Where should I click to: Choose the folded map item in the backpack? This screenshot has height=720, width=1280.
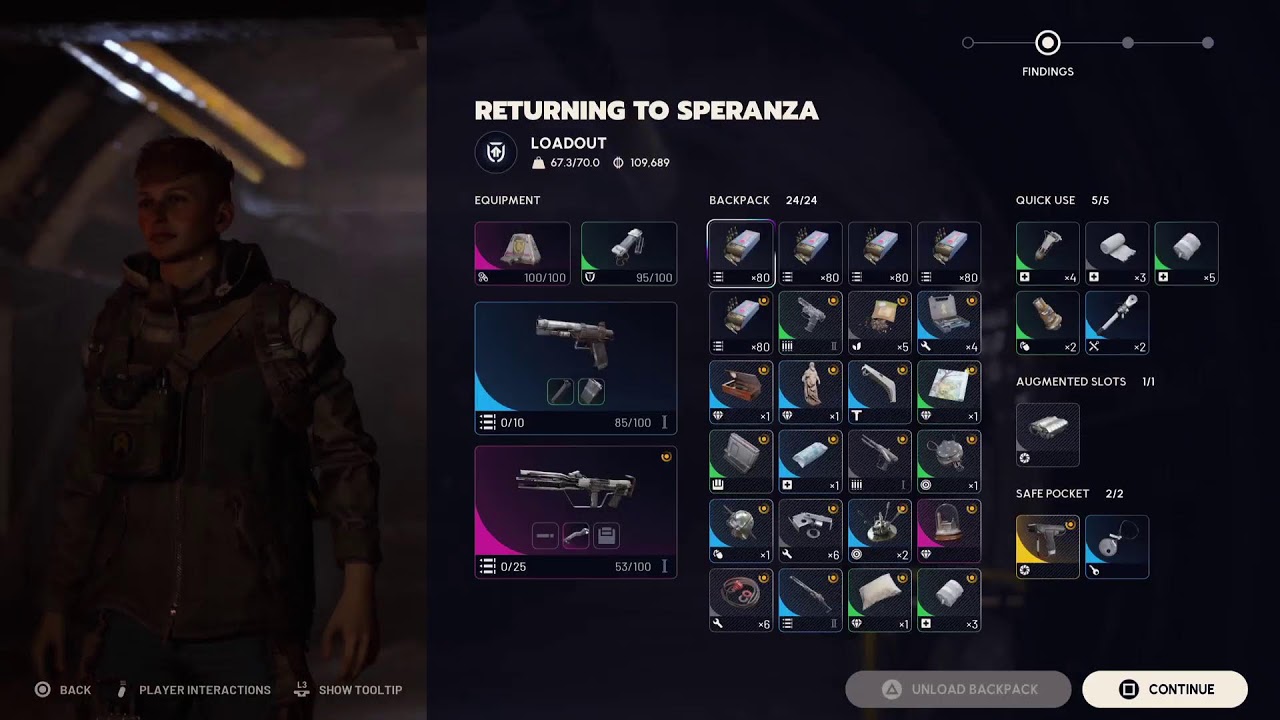(x=949, y=392)
